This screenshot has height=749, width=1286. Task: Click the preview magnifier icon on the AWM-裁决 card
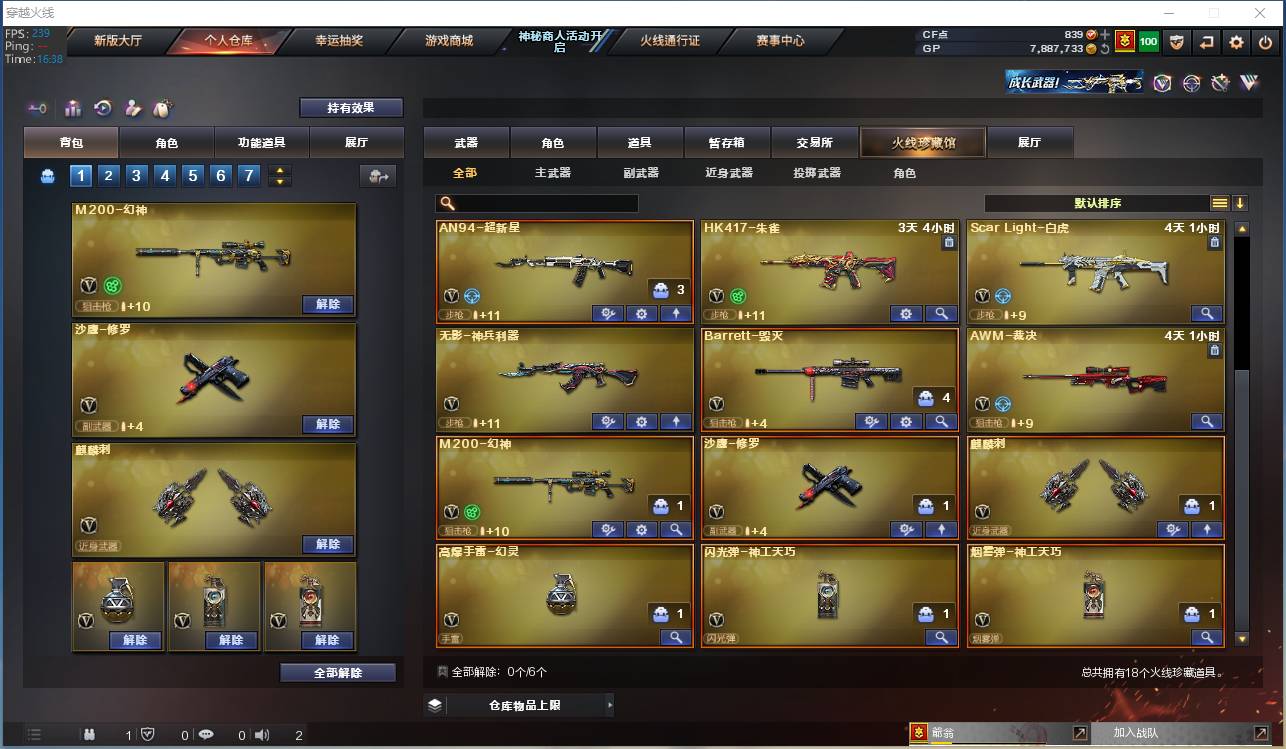1207,421
